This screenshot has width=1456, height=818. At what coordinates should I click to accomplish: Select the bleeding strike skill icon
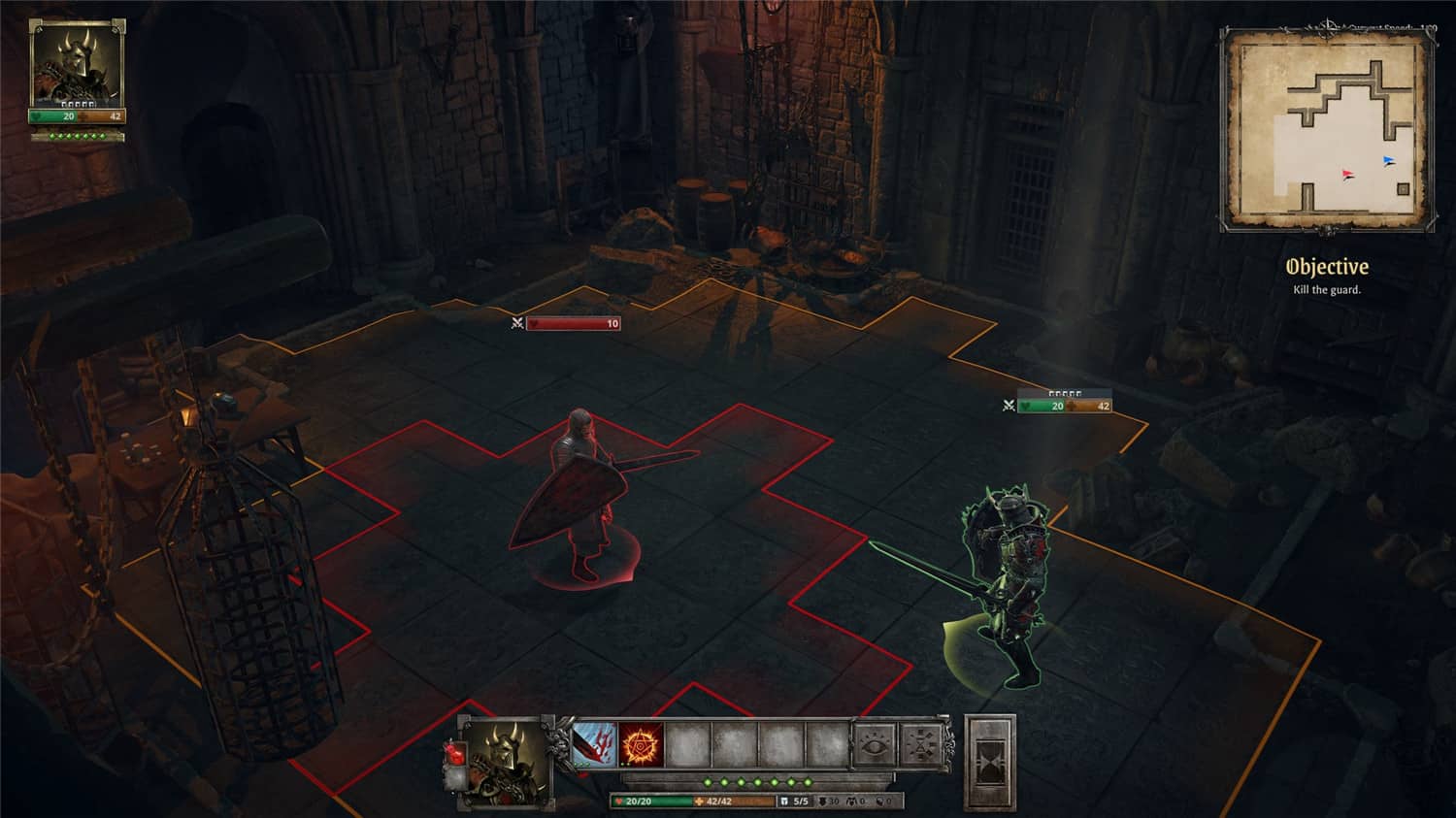pos(592,743)
